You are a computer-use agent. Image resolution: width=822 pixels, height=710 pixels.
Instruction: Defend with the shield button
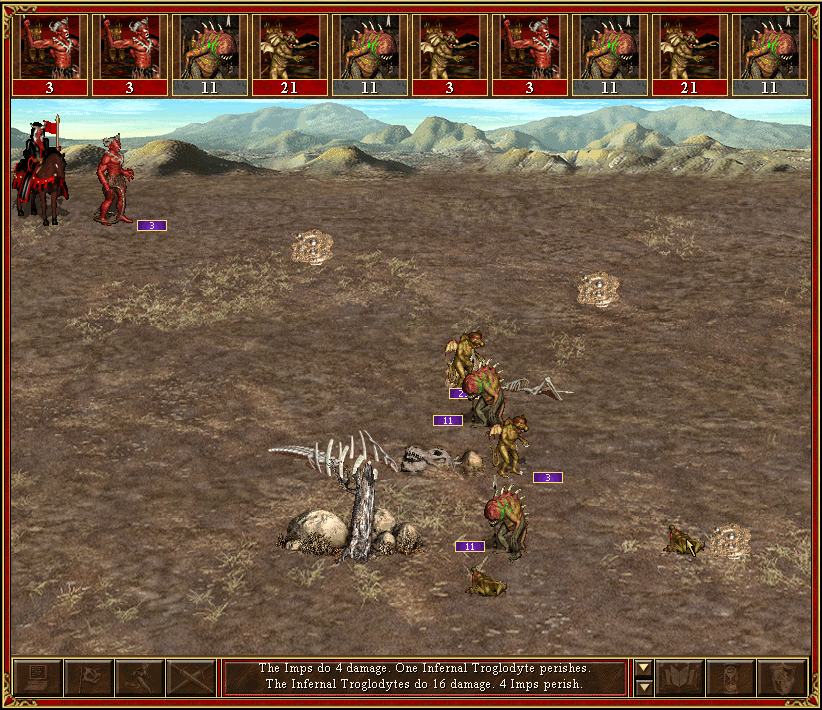[782, 678]
